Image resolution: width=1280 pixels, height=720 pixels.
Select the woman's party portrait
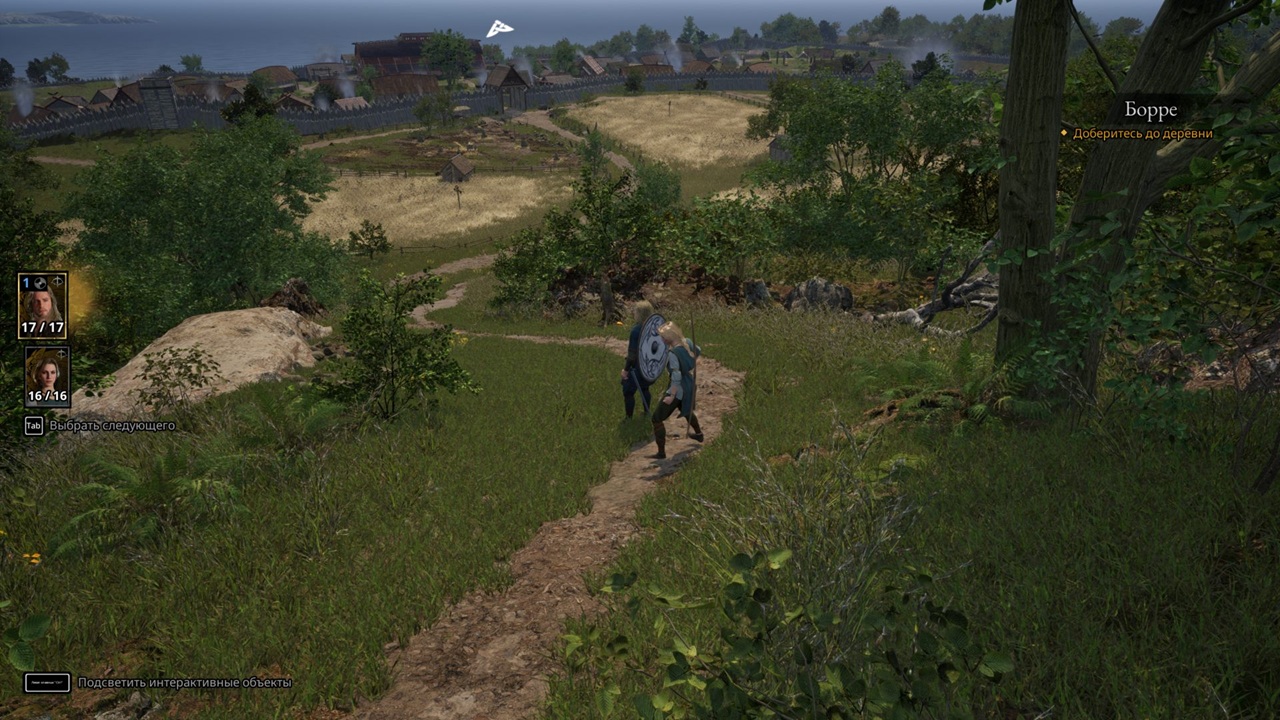coord(46,375)
